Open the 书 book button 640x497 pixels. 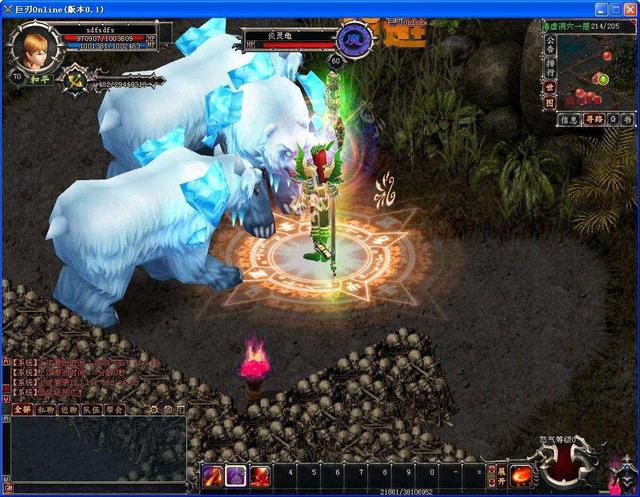pyautogui.click(x=628, y=120)
